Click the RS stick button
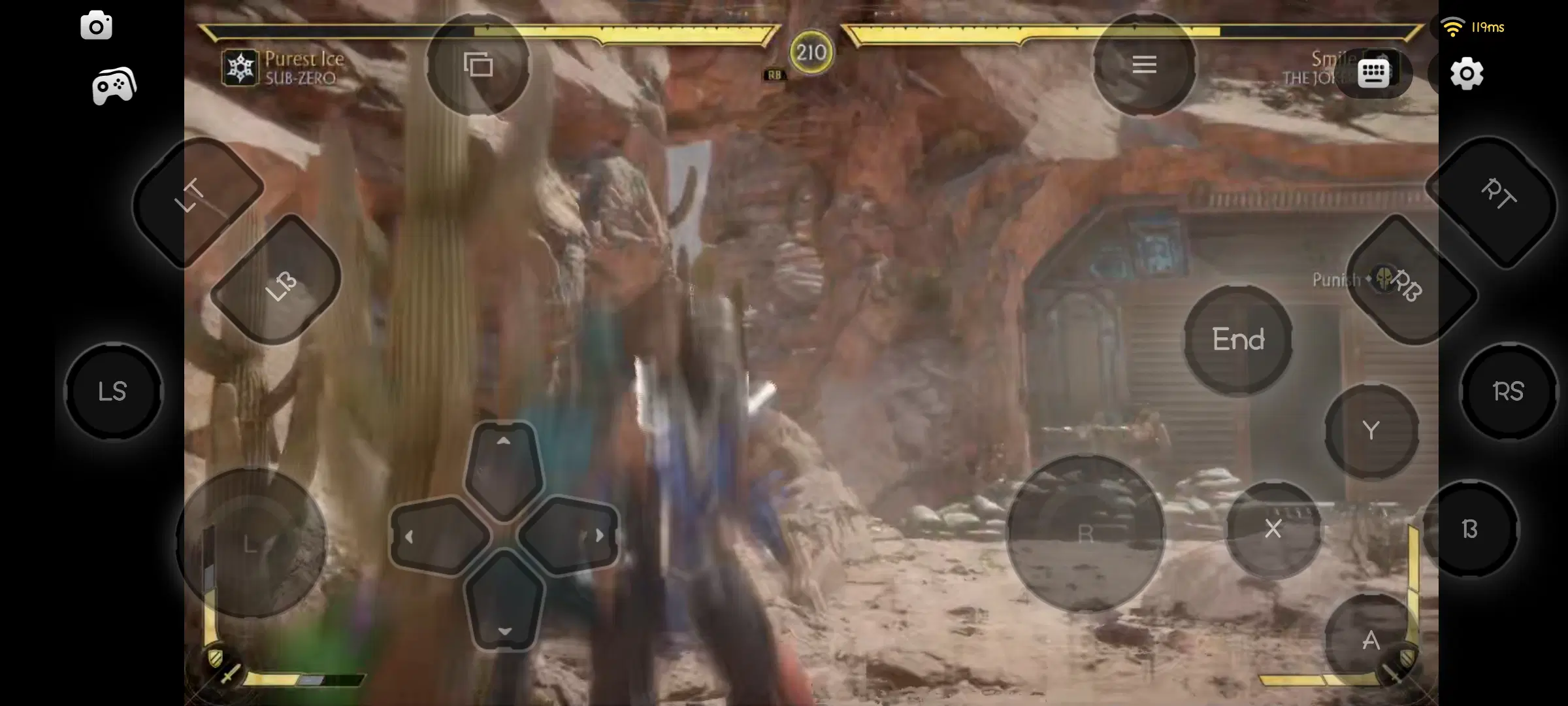Image resolution: width=1568 pixels, height=706 pixels. point(1510,390)
